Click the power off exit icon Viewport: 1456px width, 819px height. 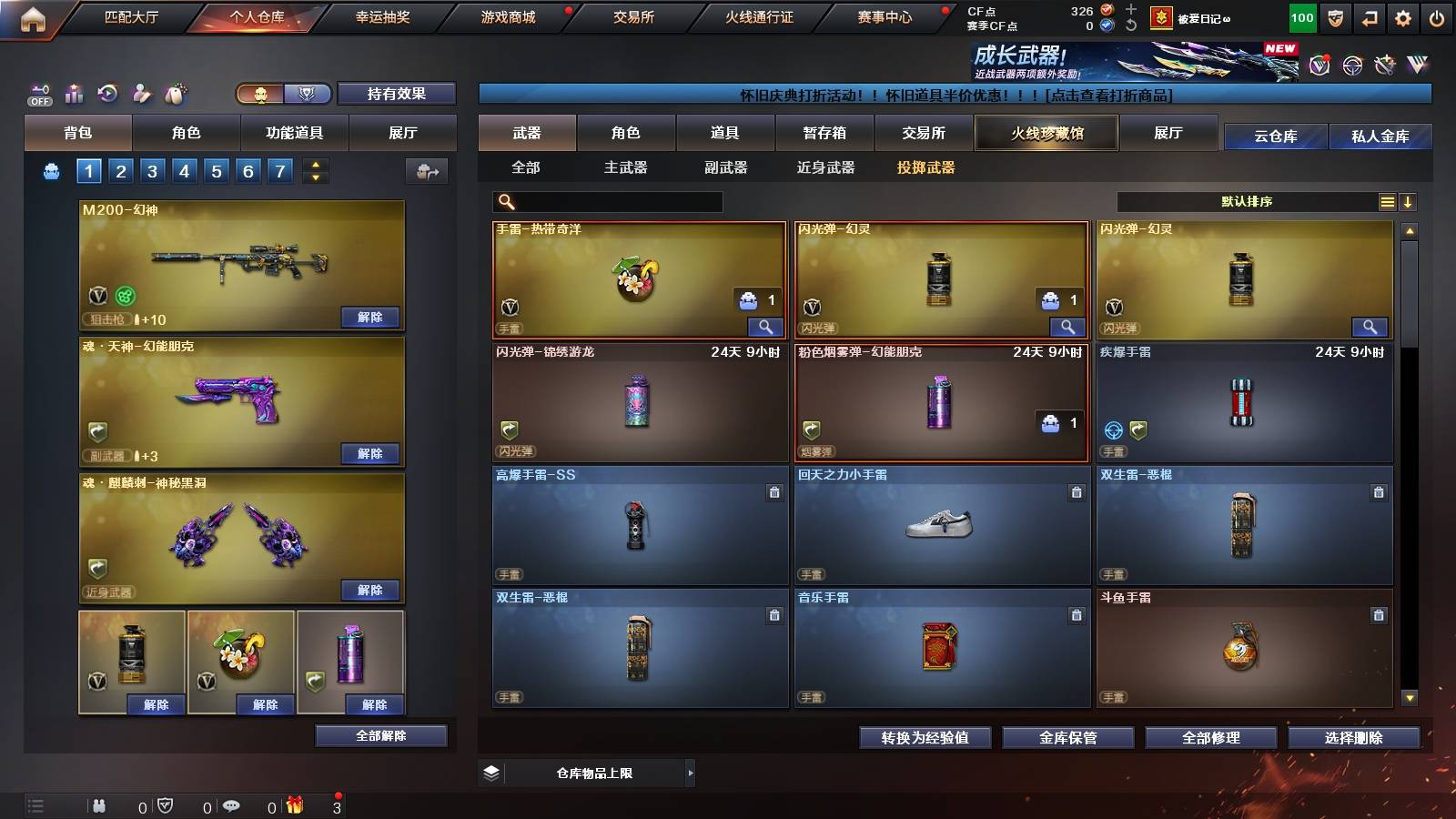click(1437, 17)
